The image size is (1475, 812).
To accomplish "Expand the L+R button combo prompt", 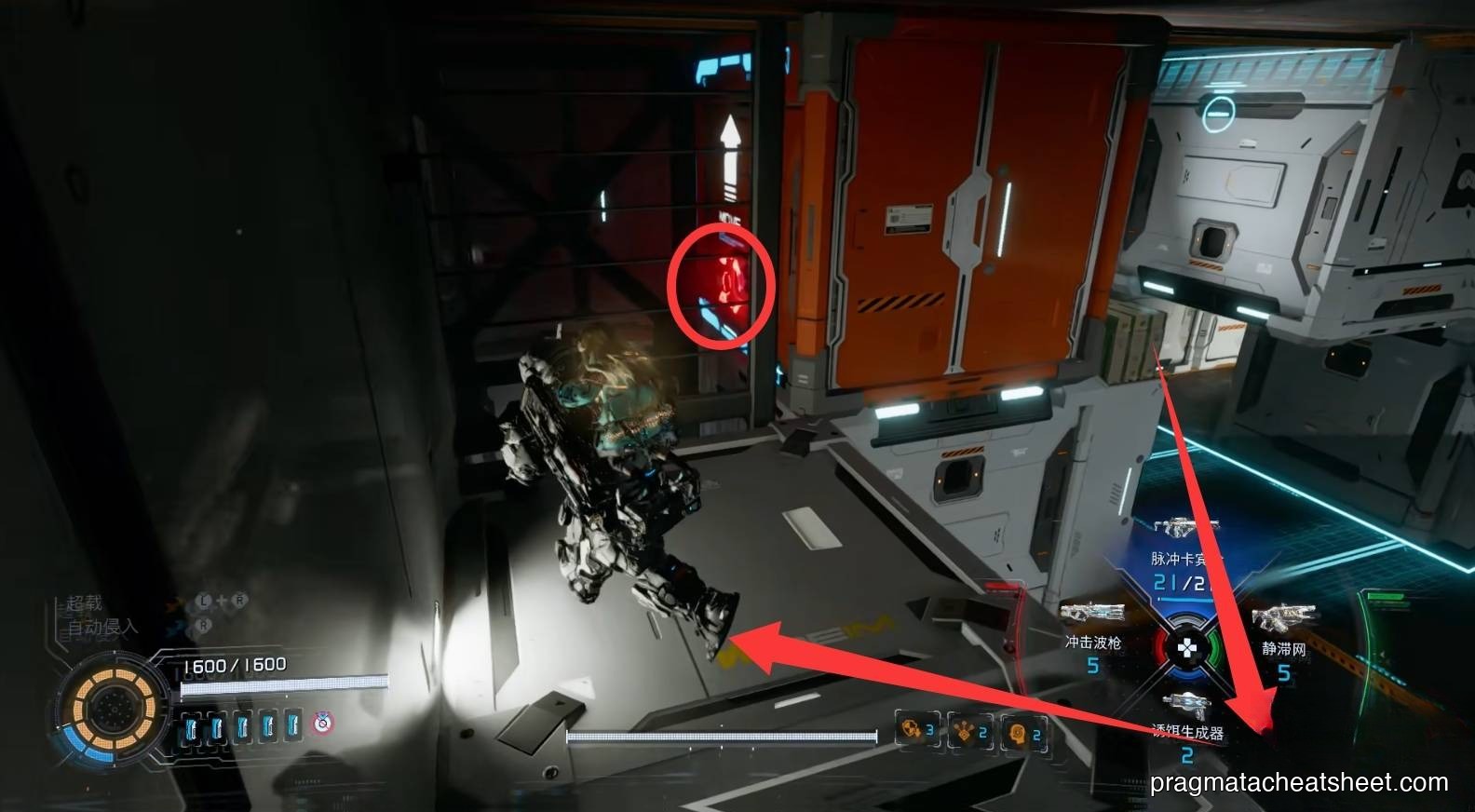I will click(222, 601).
